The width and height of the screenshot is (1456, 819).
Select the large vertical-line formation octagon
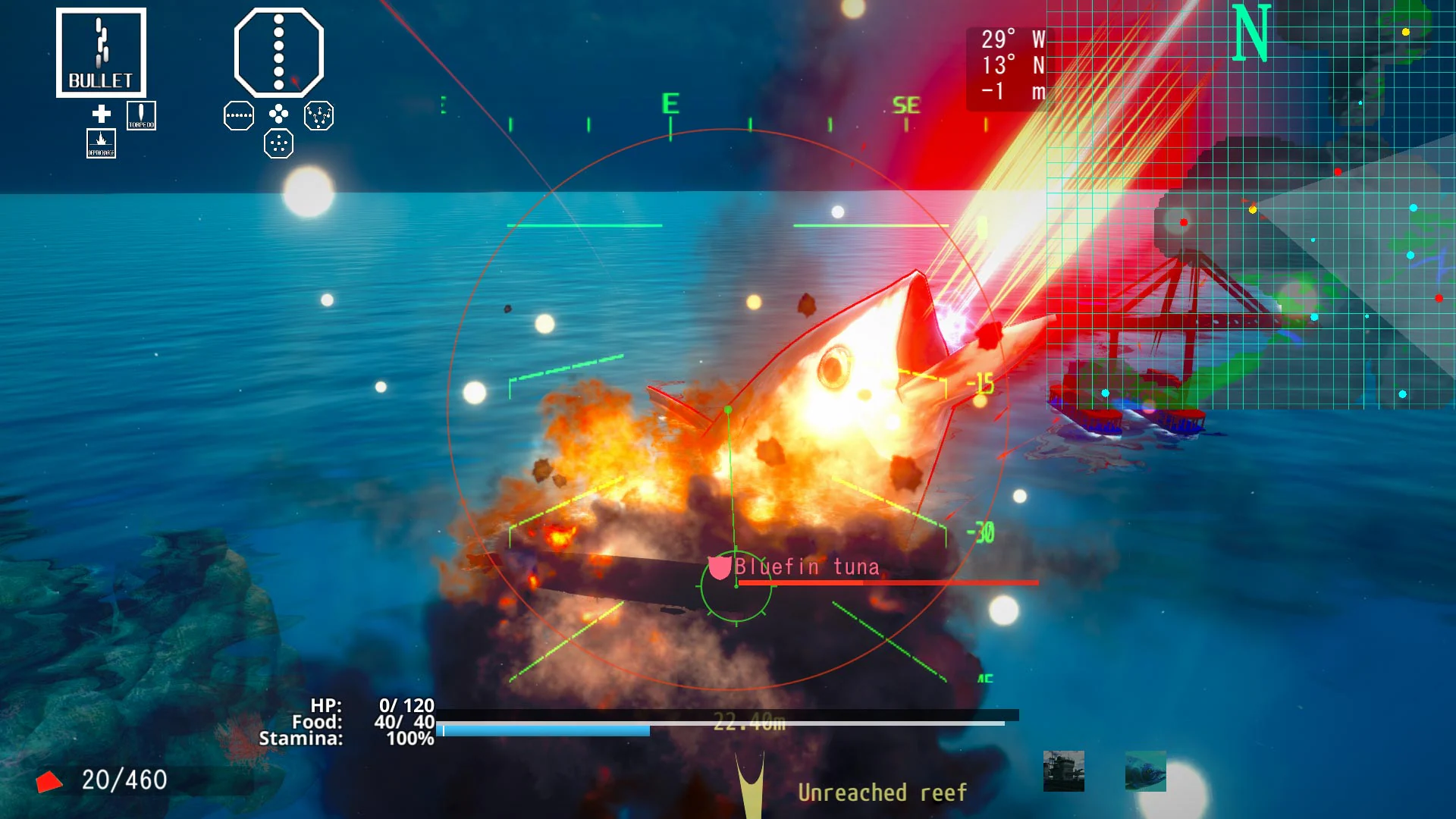click(x=278, y=52)
